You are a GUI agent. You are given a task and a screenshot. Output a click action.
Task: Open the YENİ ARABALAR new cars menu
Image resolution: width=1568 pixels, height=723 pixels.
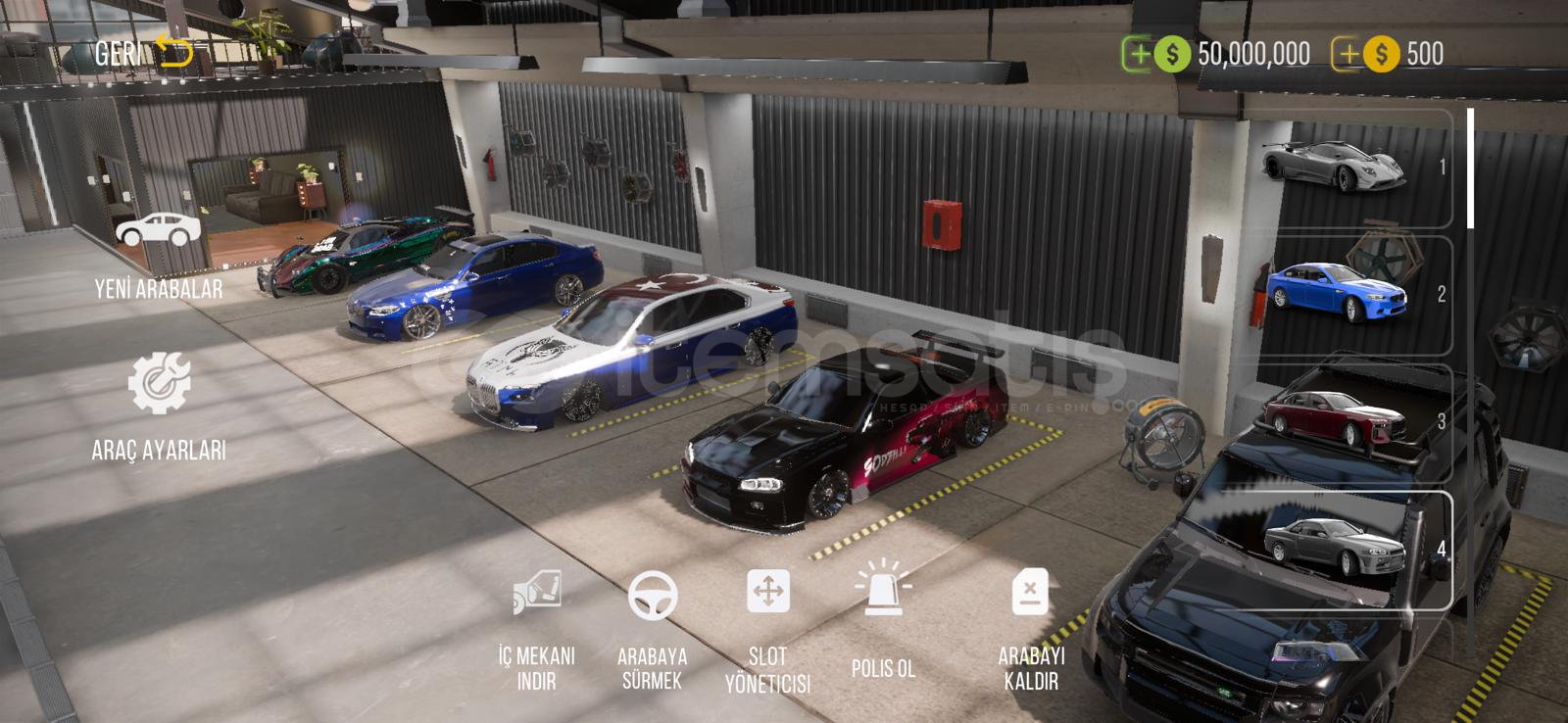[x=158, y=253]
